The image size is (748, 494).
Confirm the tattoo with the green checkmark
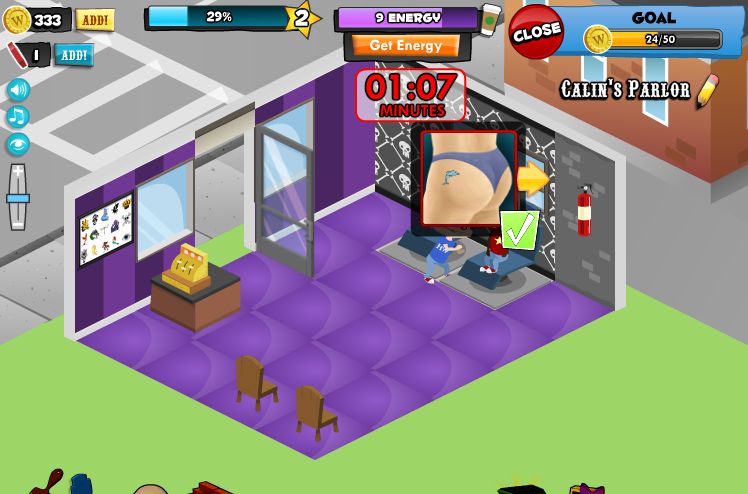[x=519, y=230]
